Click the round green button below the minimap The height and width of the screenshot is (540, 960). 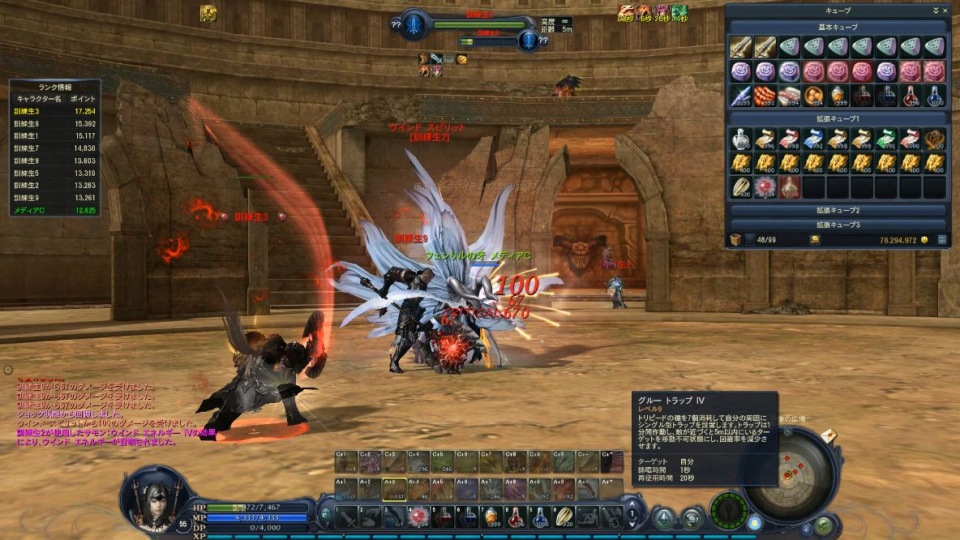click(x=823, y=524)
